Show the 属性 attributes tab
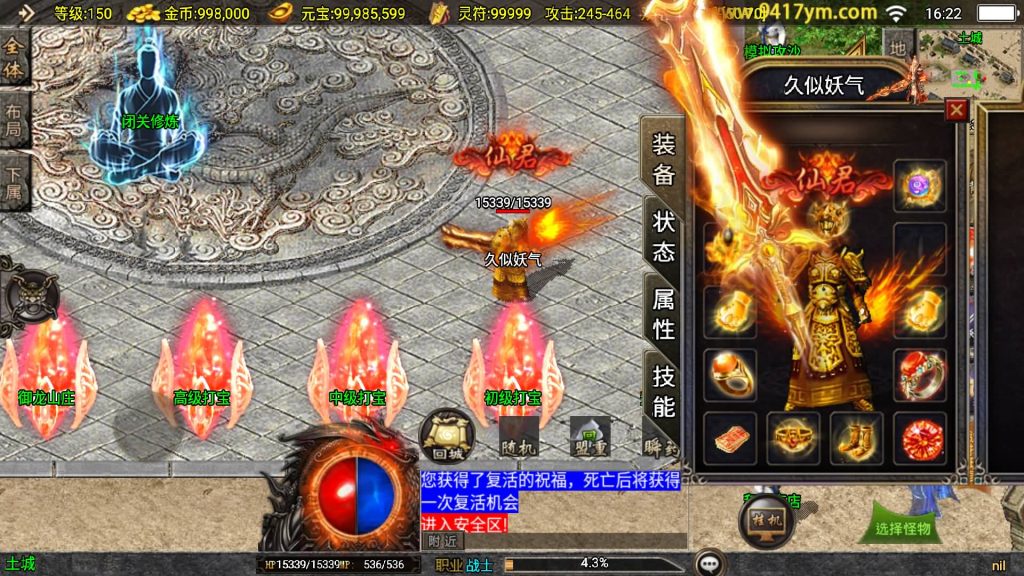This screenshot has height=576, width=1024. 663,313
